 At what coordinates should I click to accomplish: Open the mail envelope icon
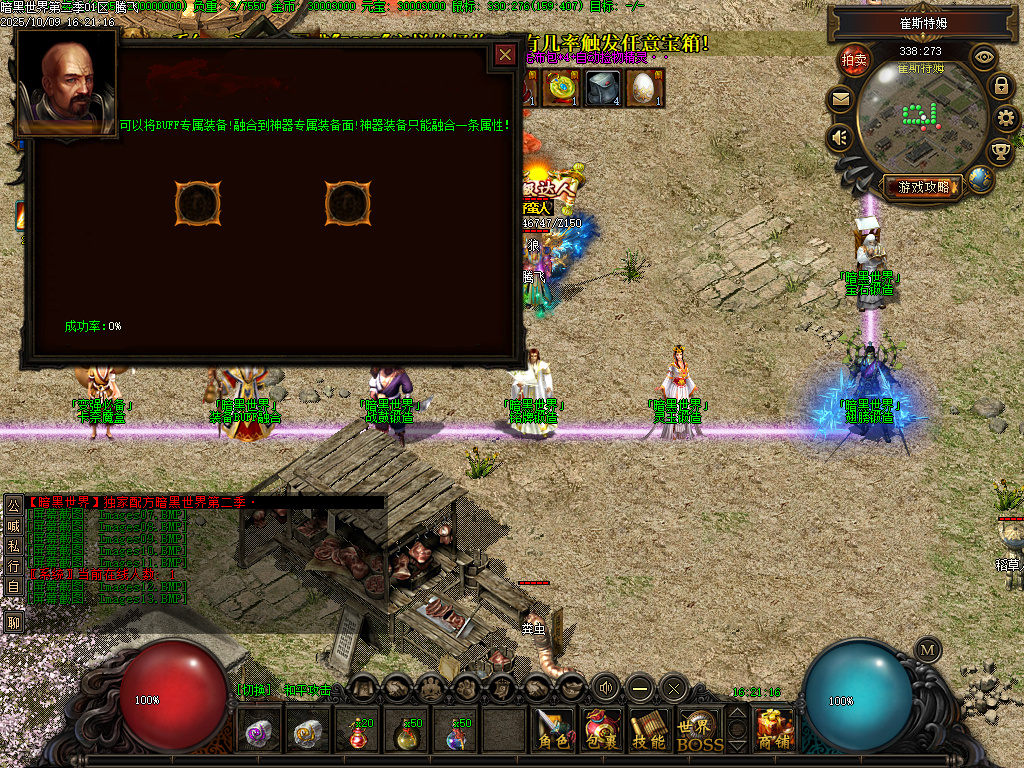click(x=840, y=99)
